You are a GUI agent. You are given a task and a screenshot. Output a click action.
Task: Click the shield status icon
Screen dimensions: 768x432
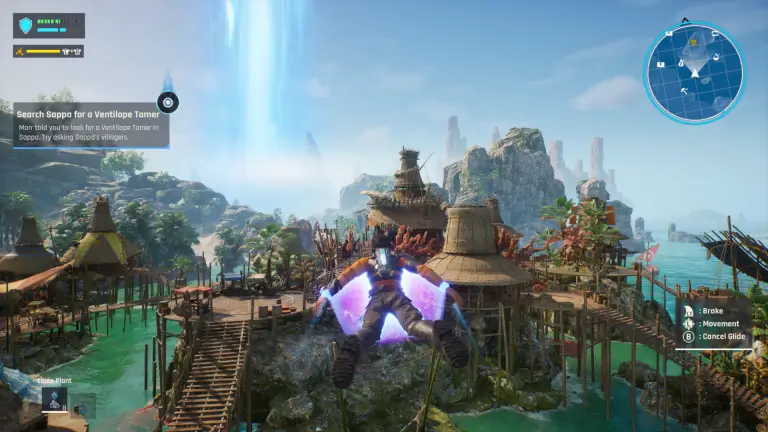point(26,25)
